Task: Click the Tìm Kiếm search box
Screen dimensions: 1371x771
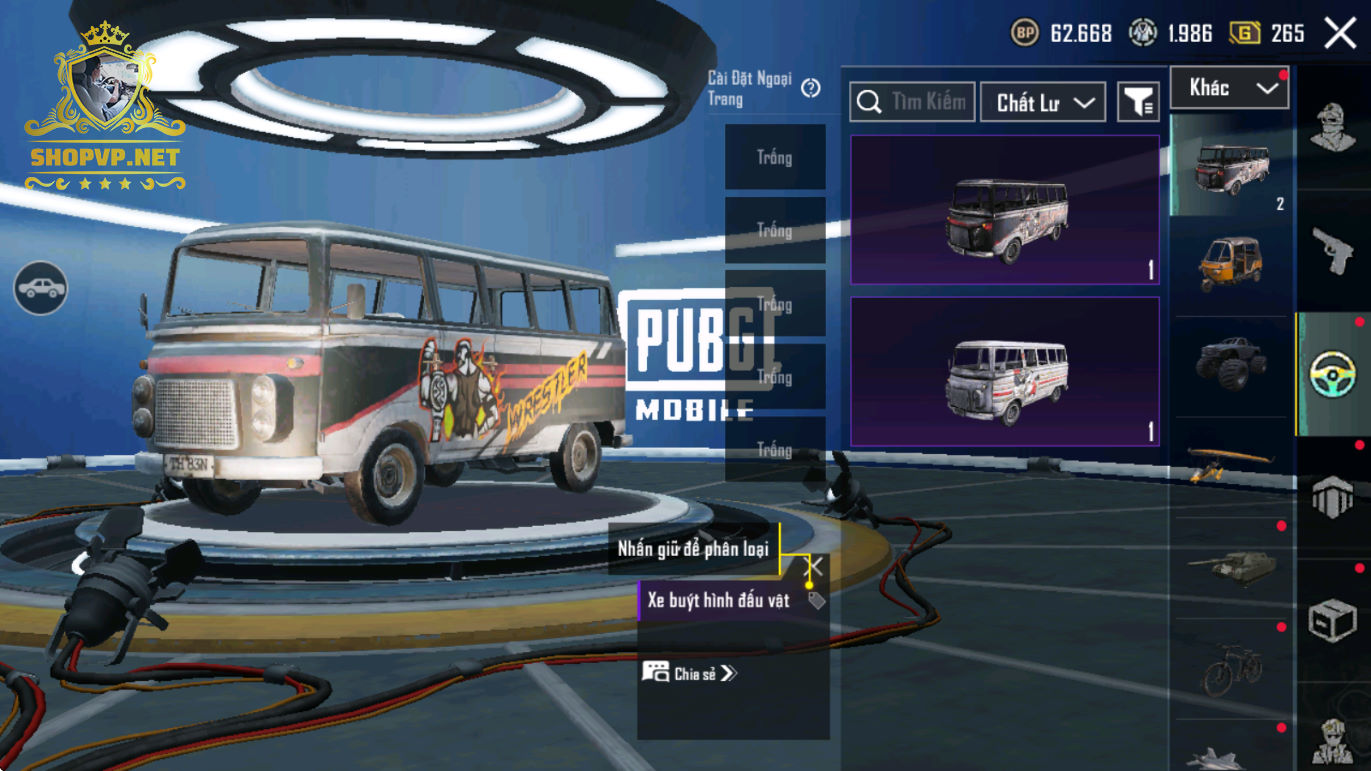Action: pos(912,102)
